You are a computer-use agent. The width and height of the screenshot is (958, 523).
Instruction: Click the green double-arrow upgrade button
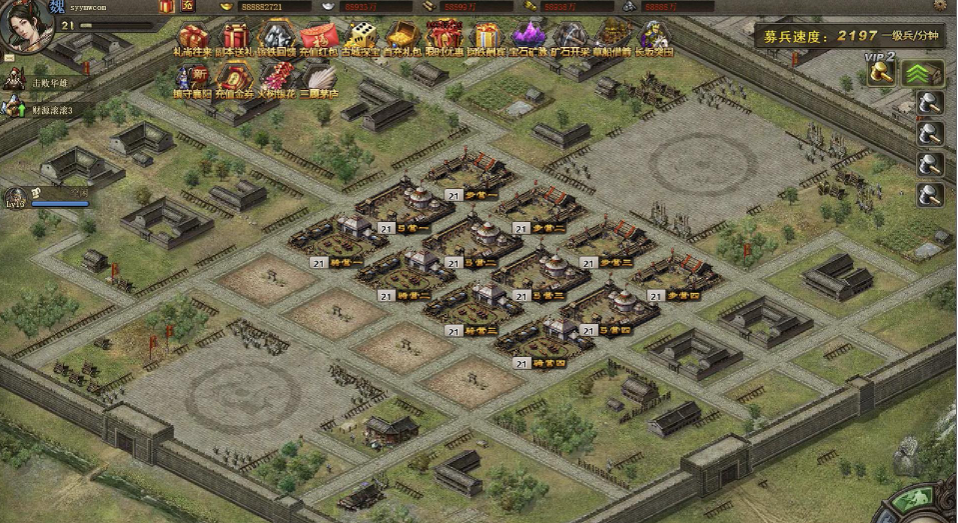[917, 73]
